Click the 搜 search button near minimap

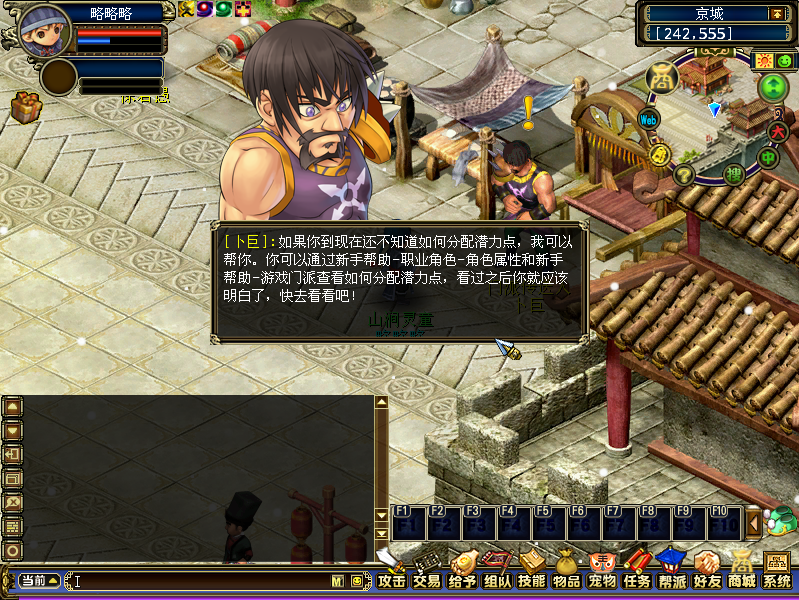(734, 174)
